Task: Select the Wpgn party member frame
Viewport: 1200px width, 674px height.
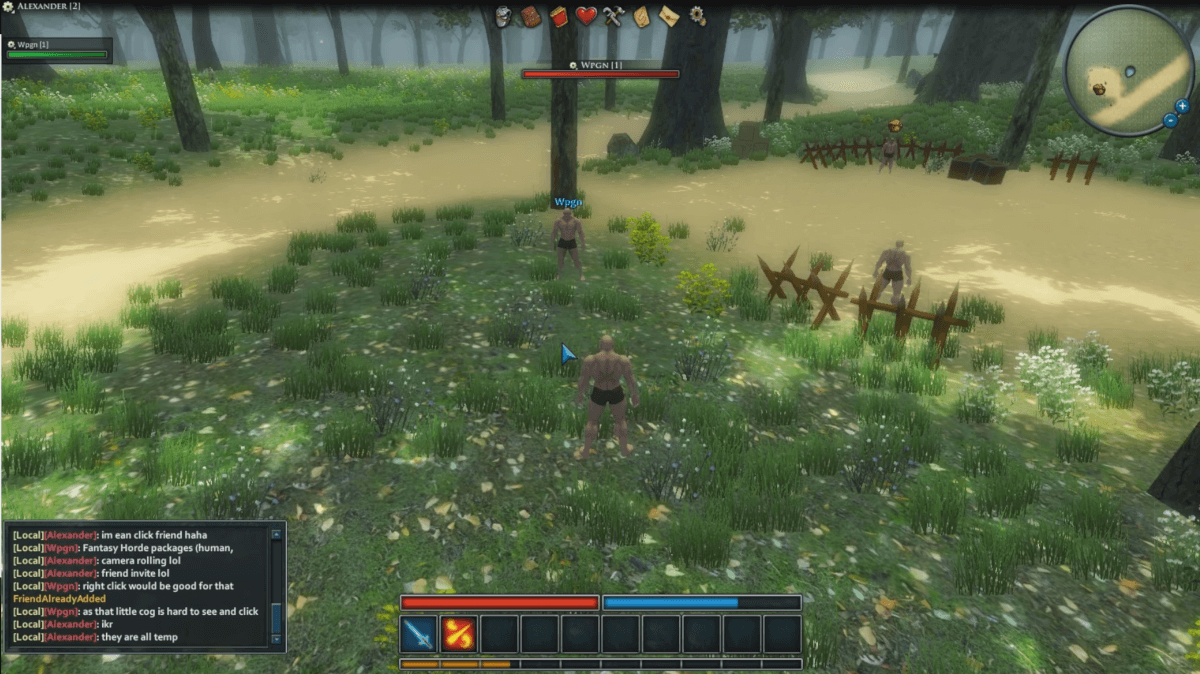Action: (x=57, y=50)
